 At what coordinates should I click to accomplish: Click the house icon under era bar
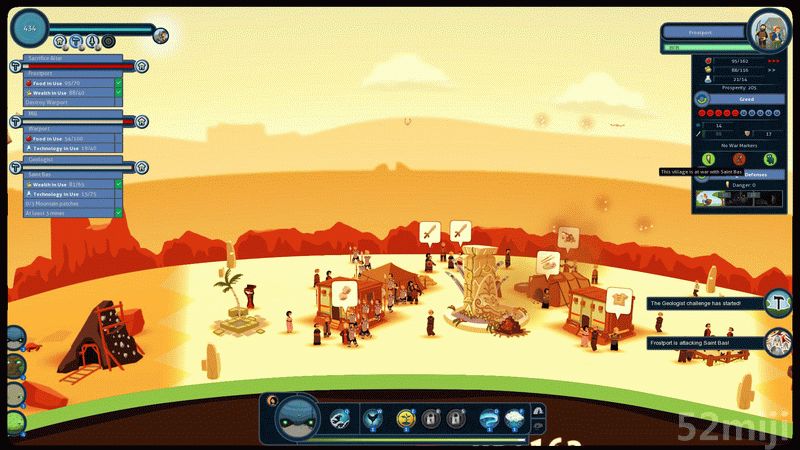[x=61, y=41]
